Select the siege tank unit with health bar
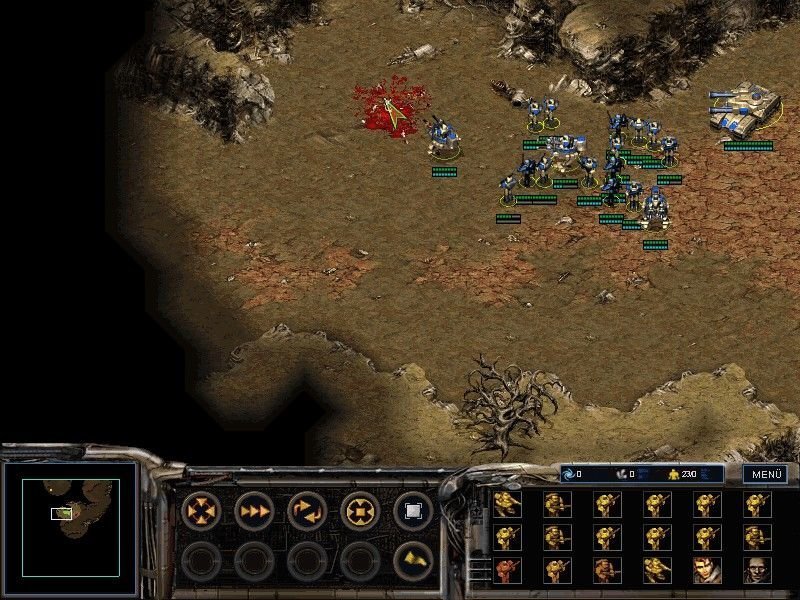Image resolution: width=800 pixels, height=600 pixels. [745, 108]
